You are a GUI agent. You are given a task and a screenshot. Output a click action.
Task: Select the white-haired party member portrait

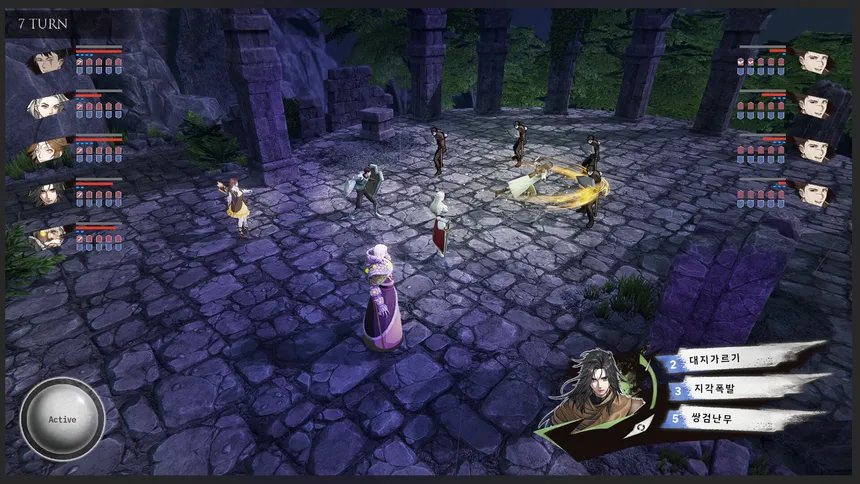tap(46, 105)
